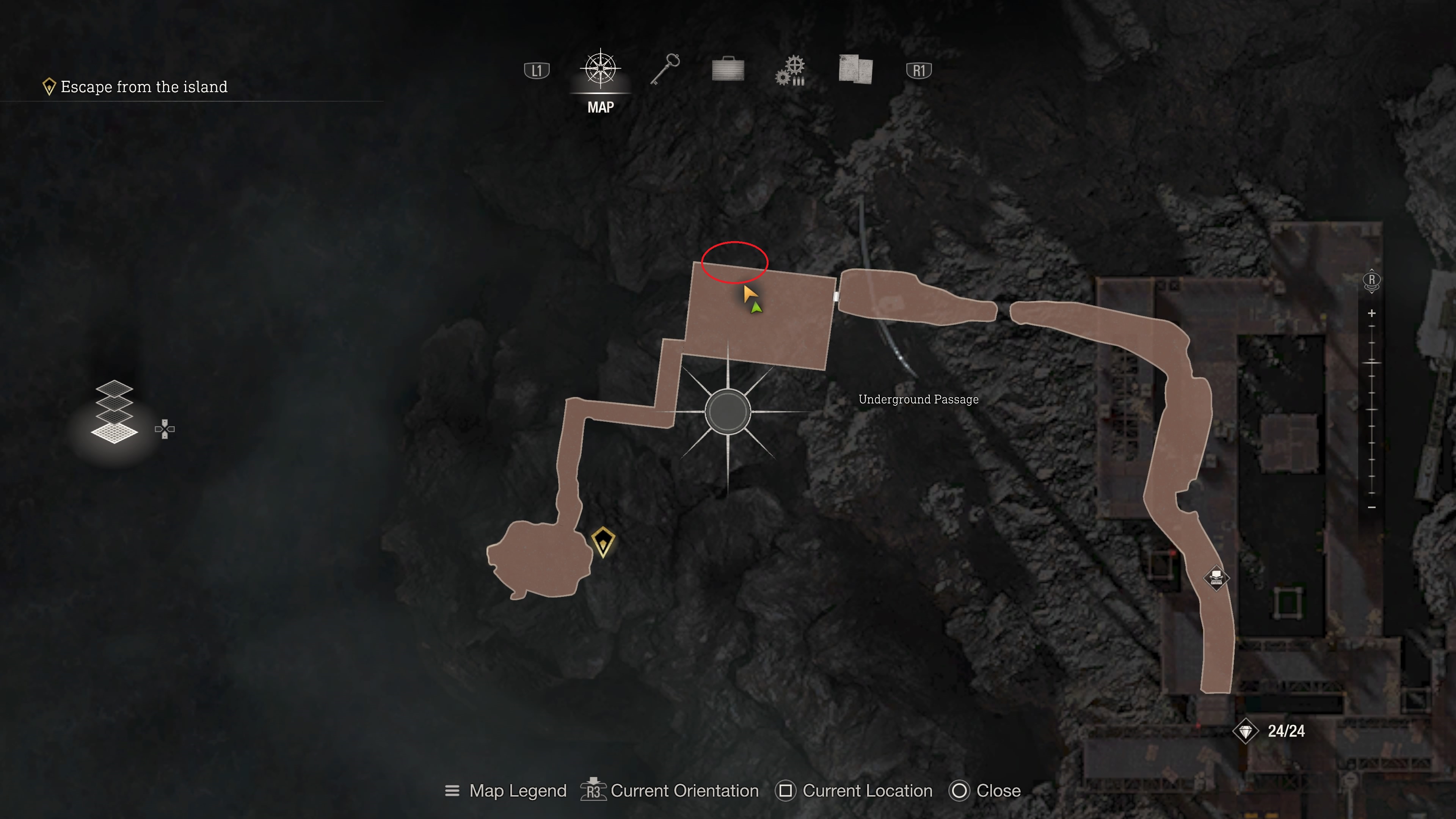Click the Escape from the island objective

pos(144,86)
